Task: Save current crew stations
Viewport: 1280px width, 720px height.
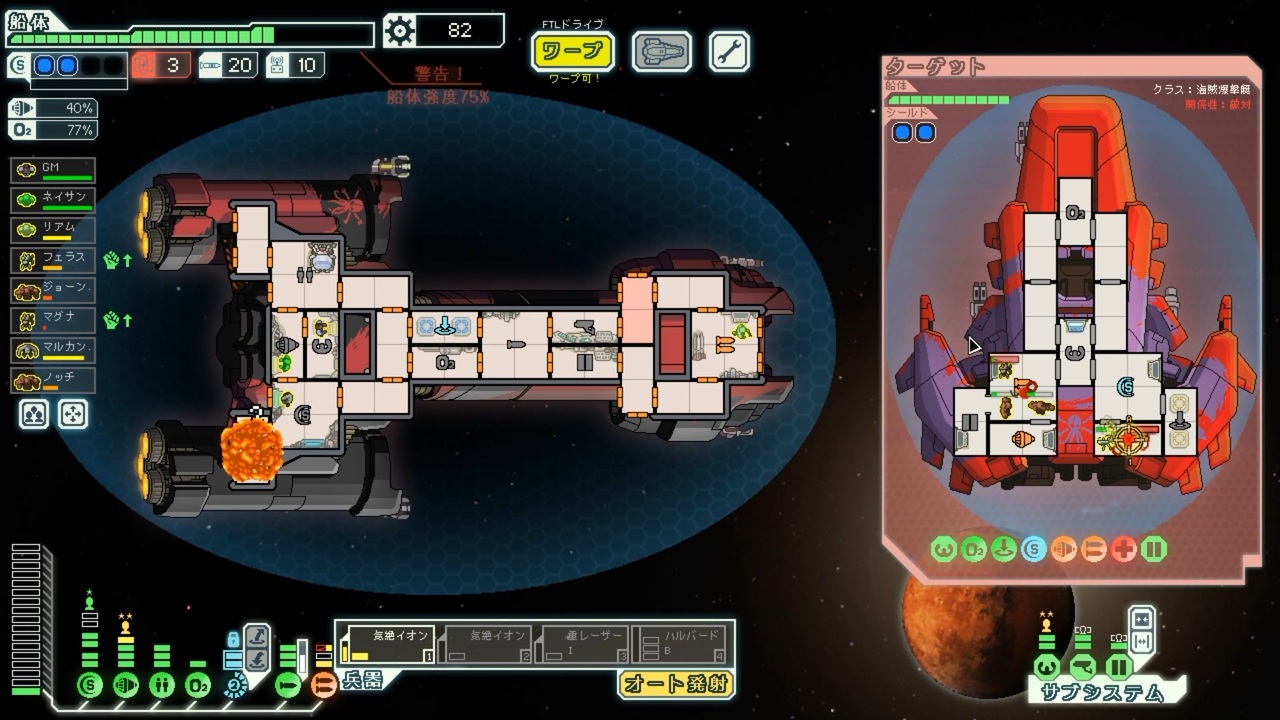Action: click(x=32, y=414)
